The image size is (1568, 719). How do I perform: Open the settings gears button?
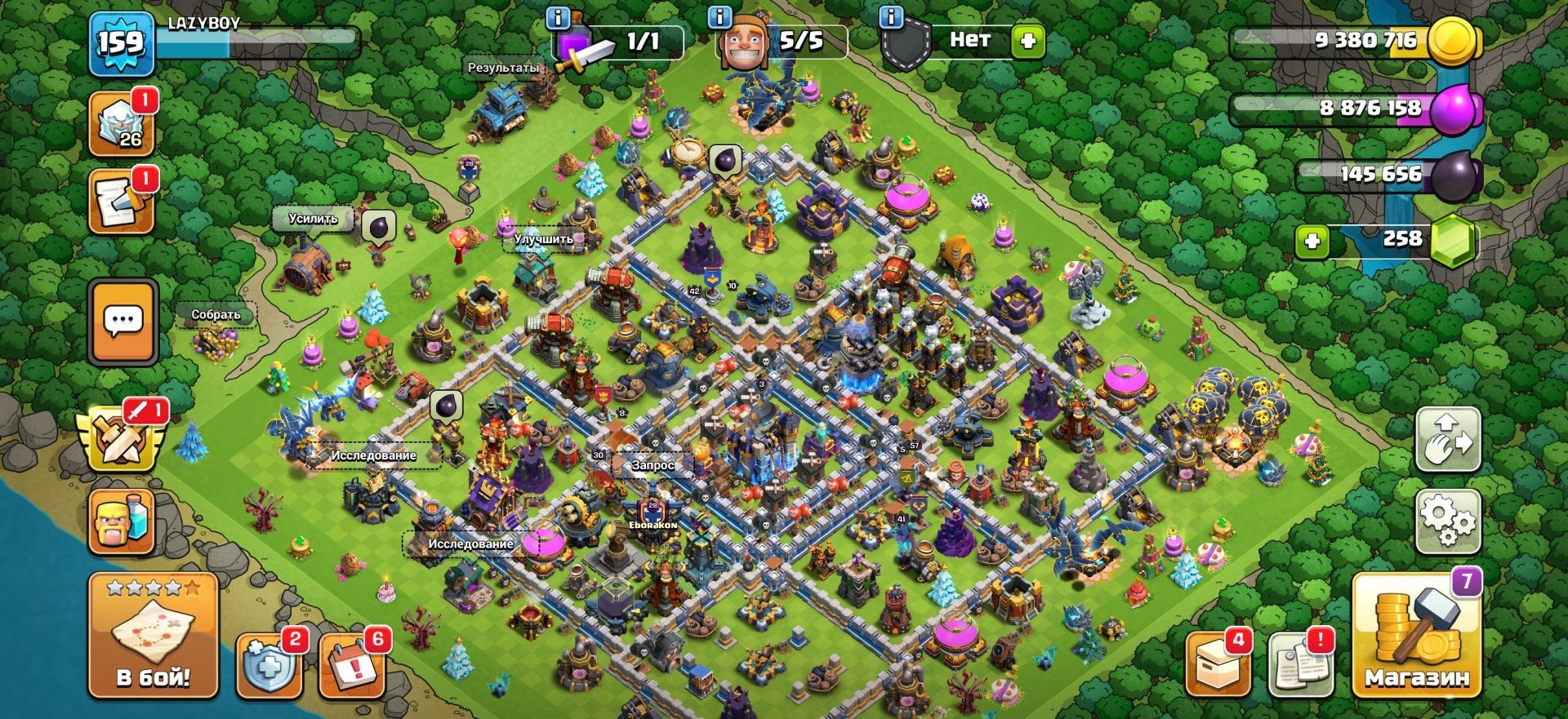pos(1447,521)
